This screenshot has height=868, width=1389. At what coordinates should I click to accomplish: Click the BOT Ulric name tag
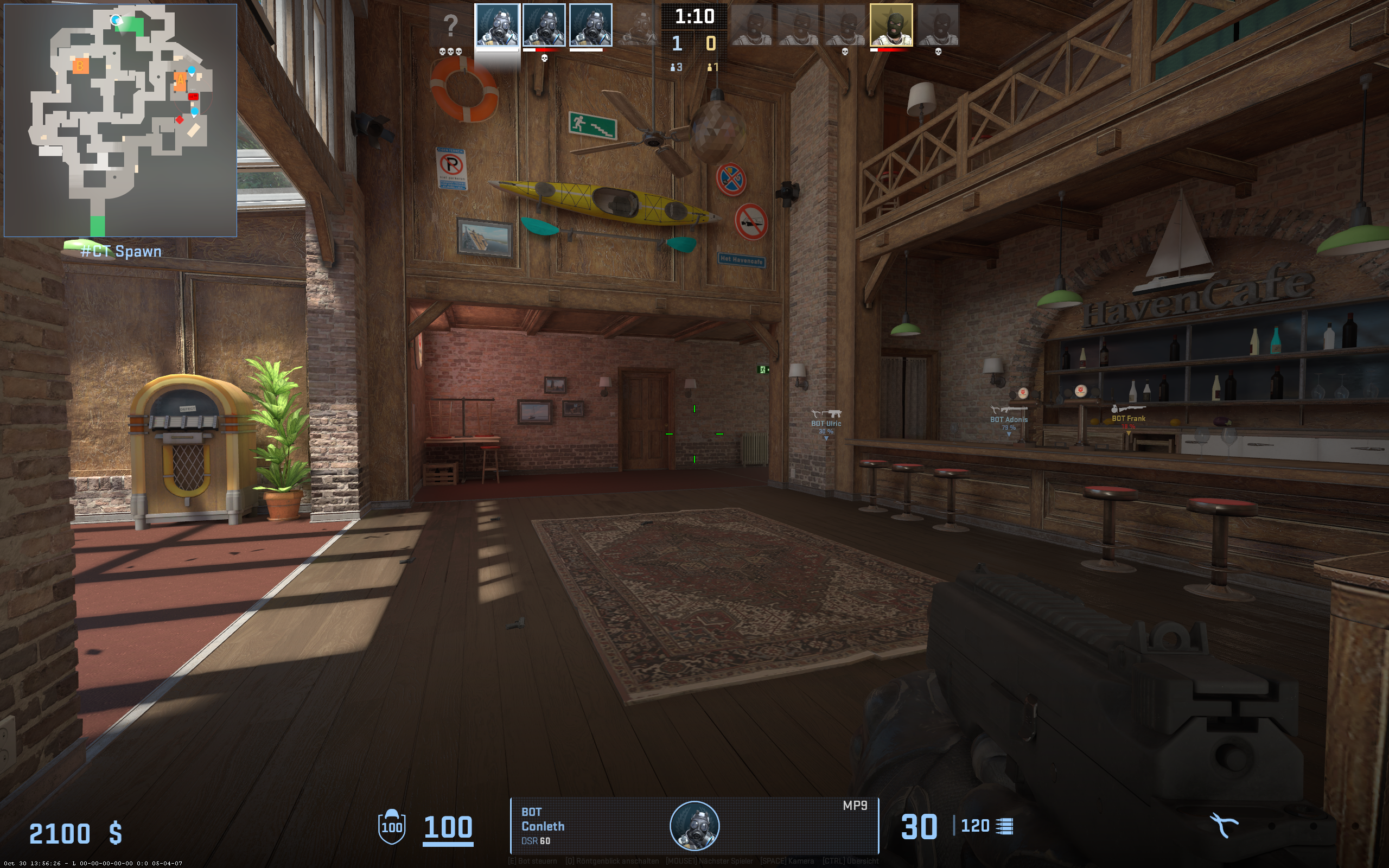[826, 424]
